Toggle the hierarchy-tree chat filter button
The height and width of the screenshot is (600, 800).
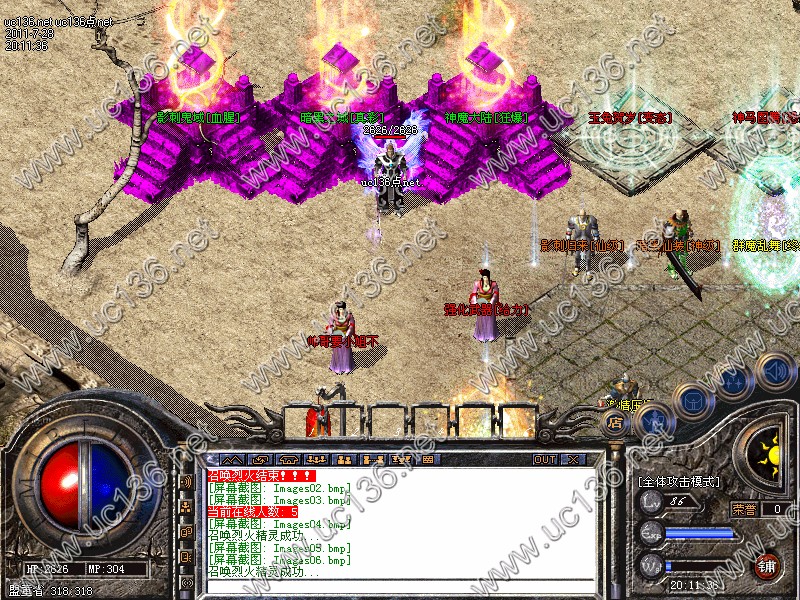(x=186, y=507)
